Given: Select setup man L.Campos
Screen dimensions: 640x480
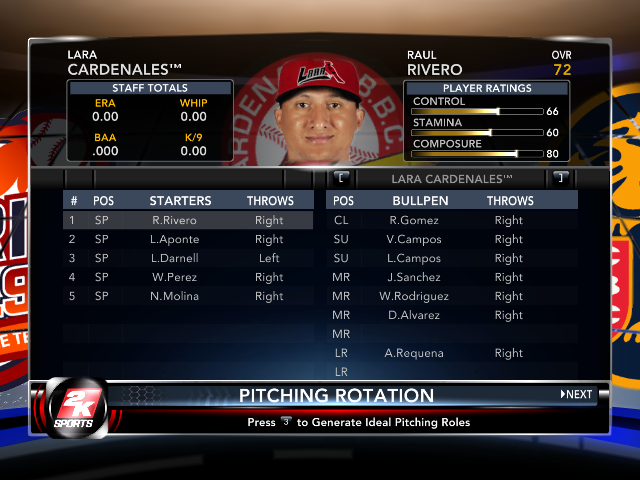Looking at the screenshot, I should [452, 258].
